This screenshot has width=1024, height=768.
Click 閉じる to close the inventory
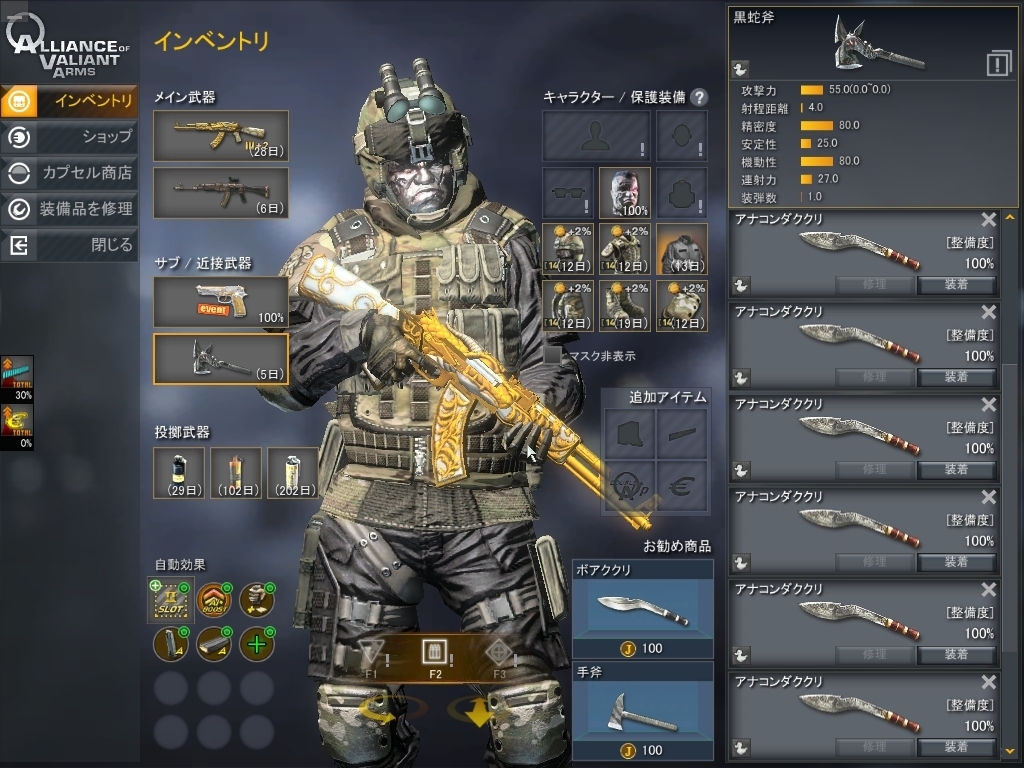70,245
